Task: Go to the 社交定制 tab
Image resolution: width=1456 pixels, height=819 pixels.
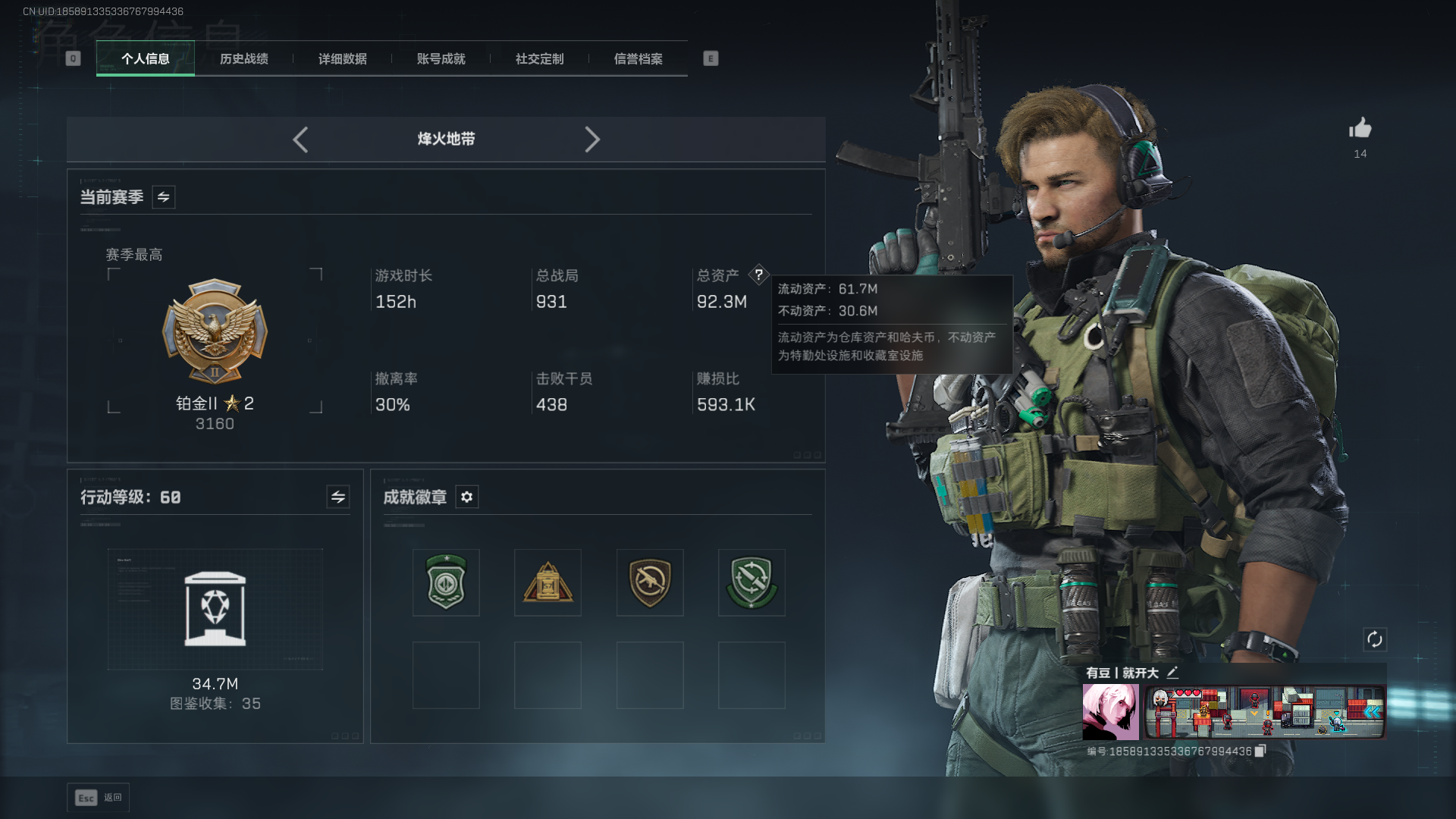Action: click(539, 59)
